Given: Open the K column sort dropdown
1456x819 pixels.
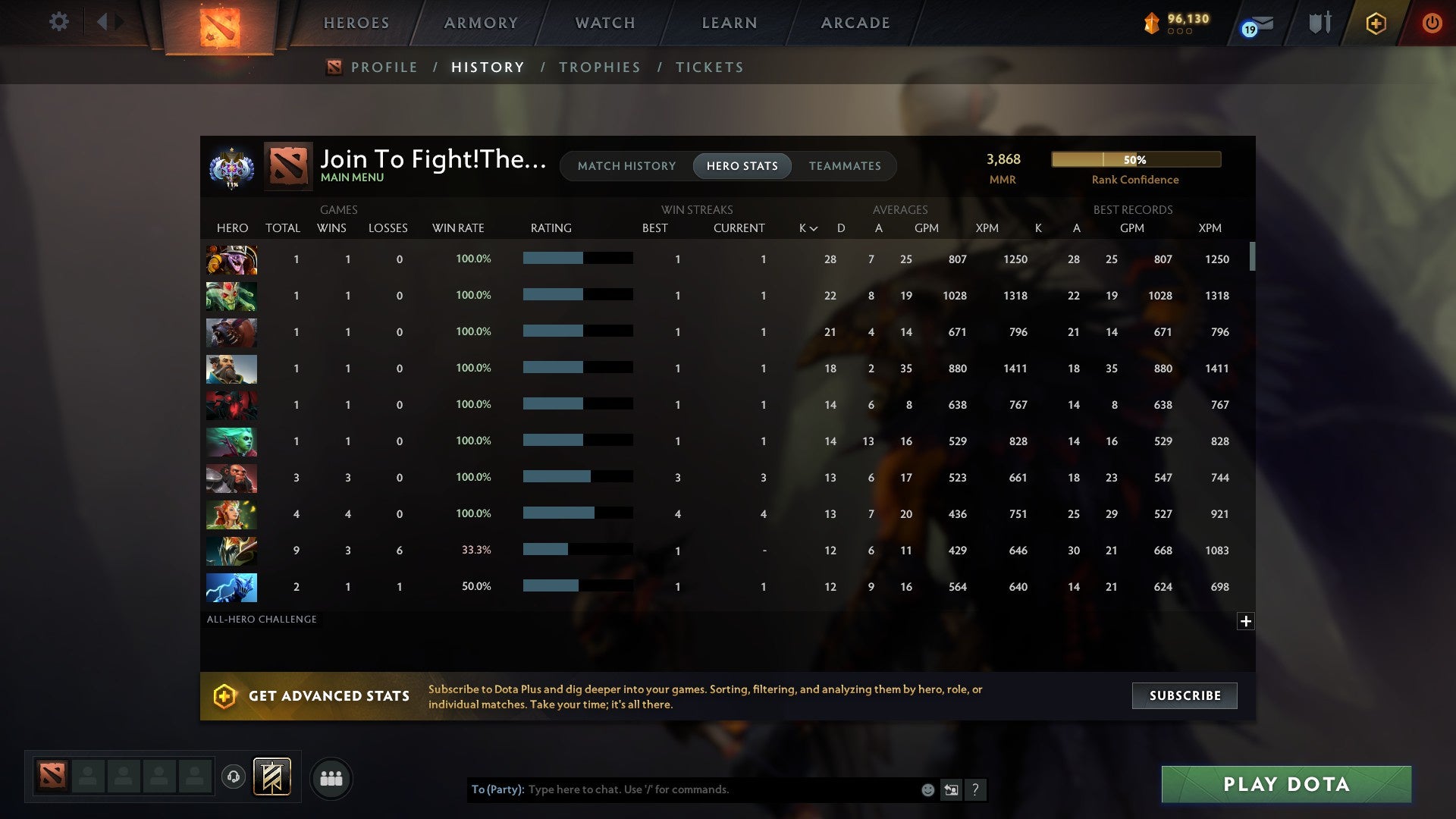Looking at the screenshot, I should pyautogui.click(x=806, y=227).
